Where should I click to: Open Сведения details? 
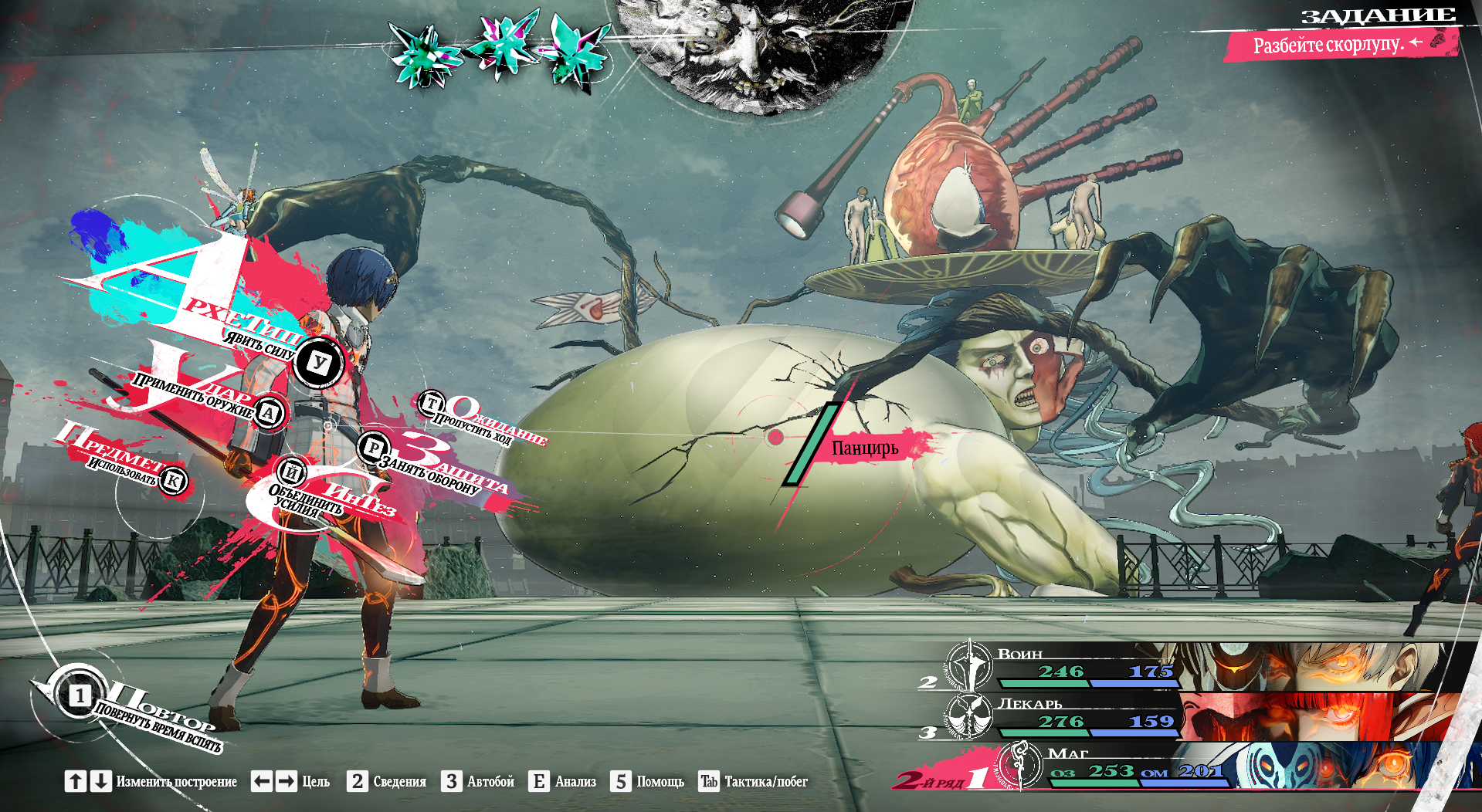tap(387, 781)
